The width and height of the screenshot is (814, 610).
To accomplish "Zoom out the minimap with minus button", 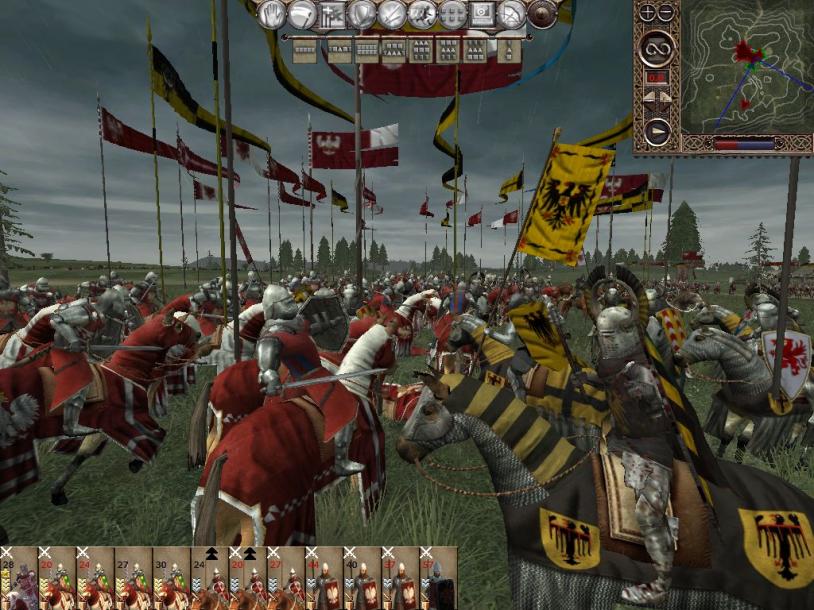I will [x=665, y=13].
